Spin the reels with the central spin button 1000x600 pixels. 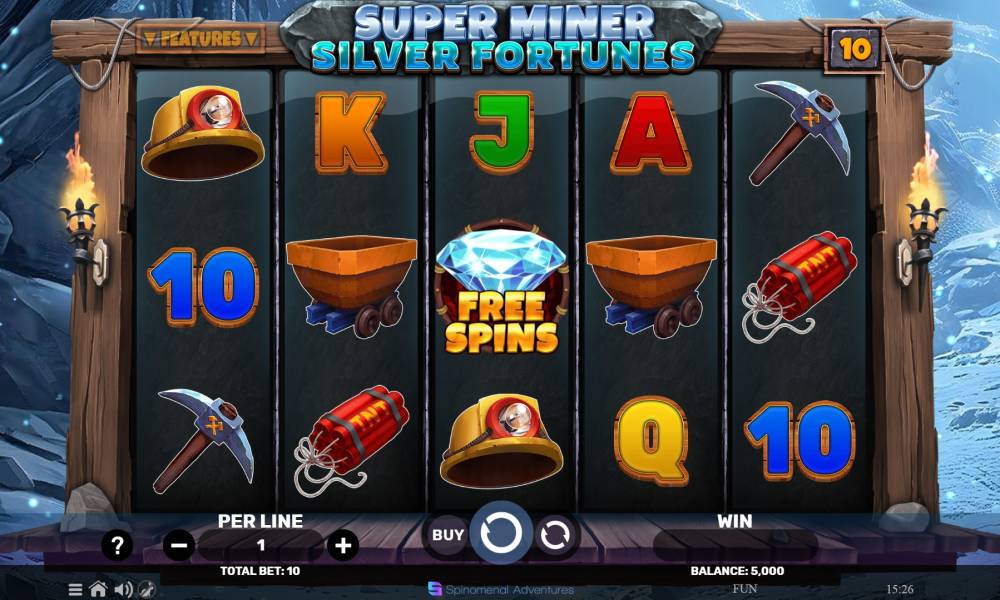point(500,534)
